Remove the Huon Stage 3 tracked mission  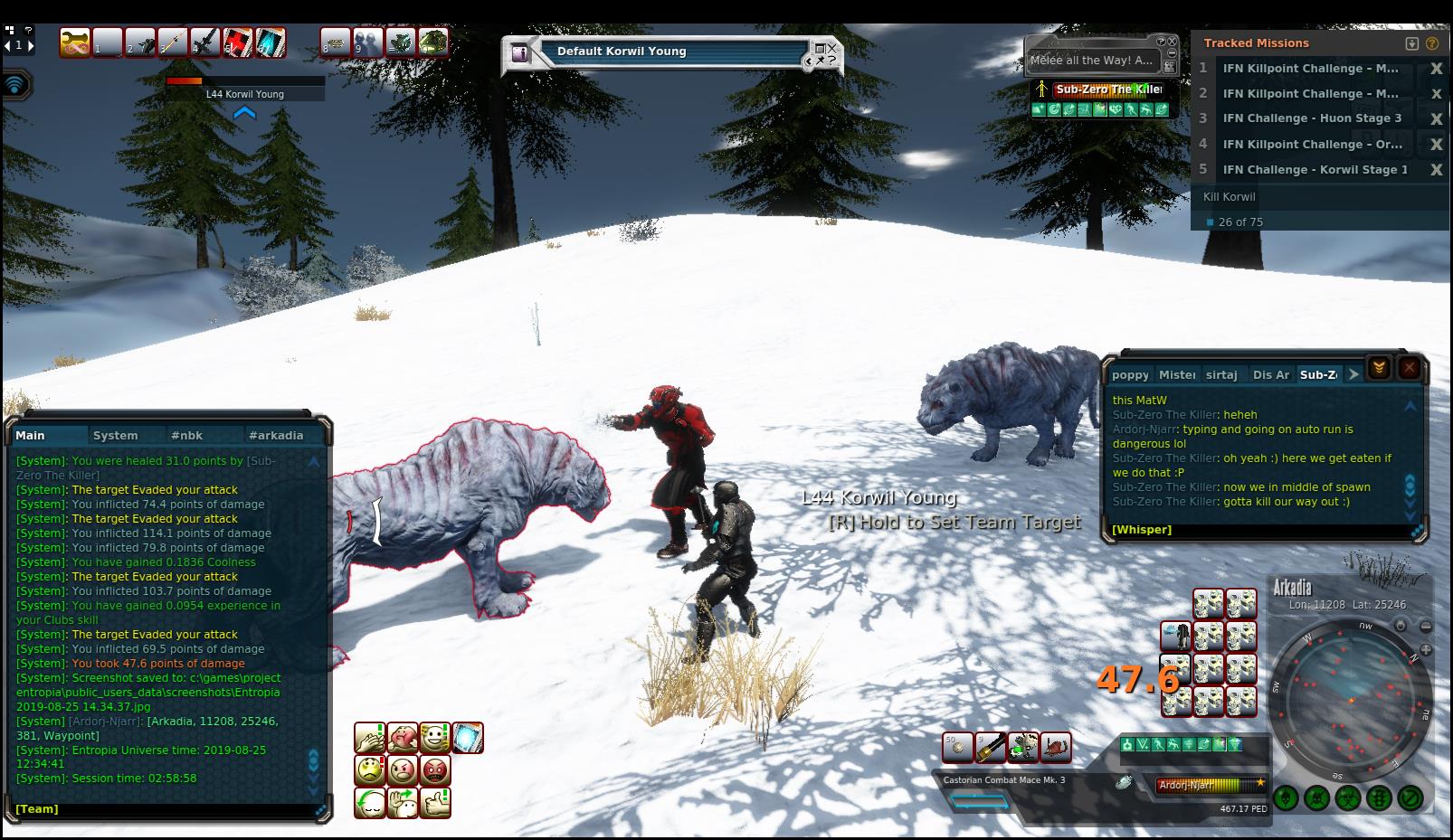1435,118
